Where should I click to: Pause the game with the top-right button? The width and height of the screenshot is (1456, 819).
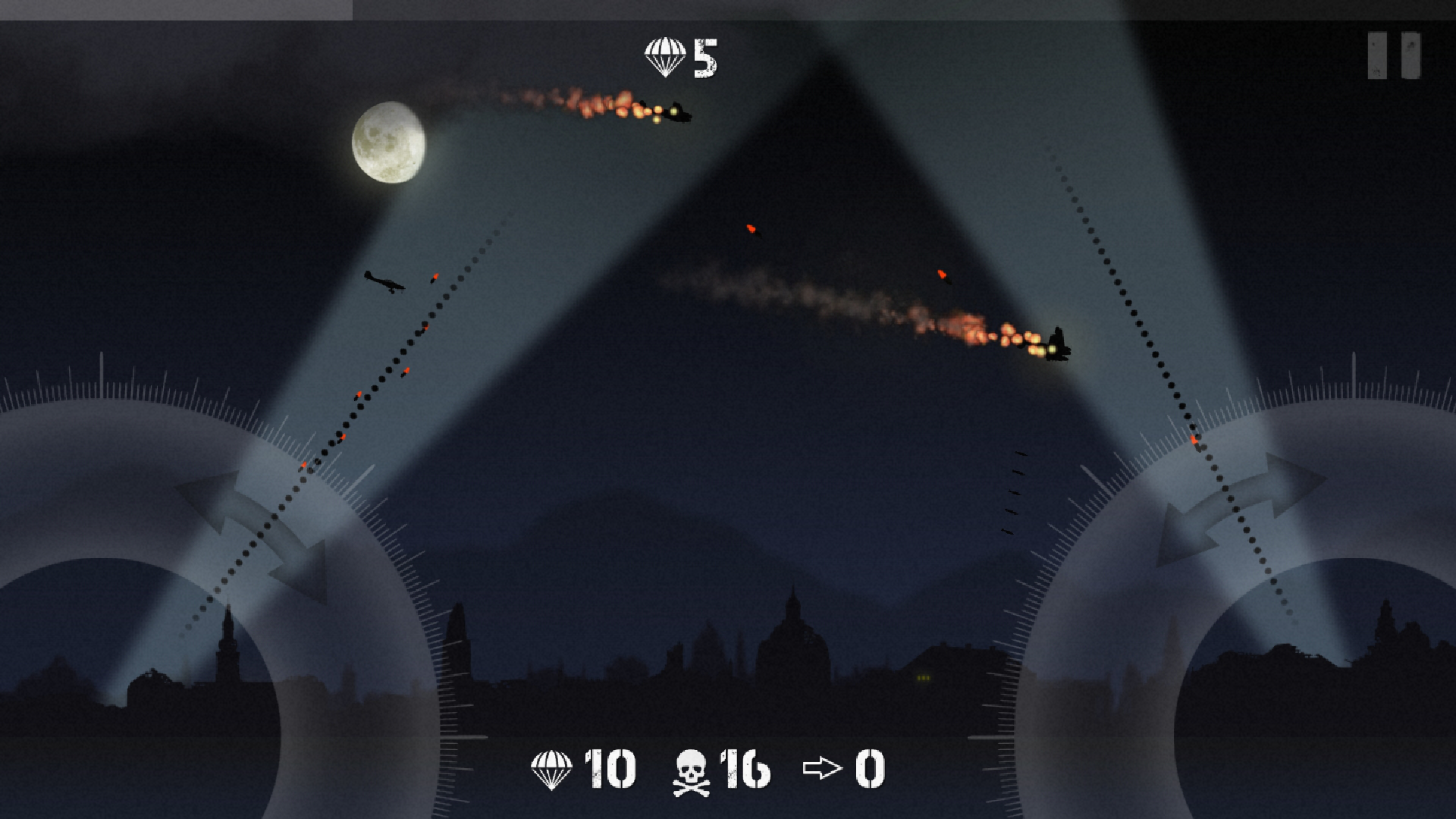point(1394,55)
